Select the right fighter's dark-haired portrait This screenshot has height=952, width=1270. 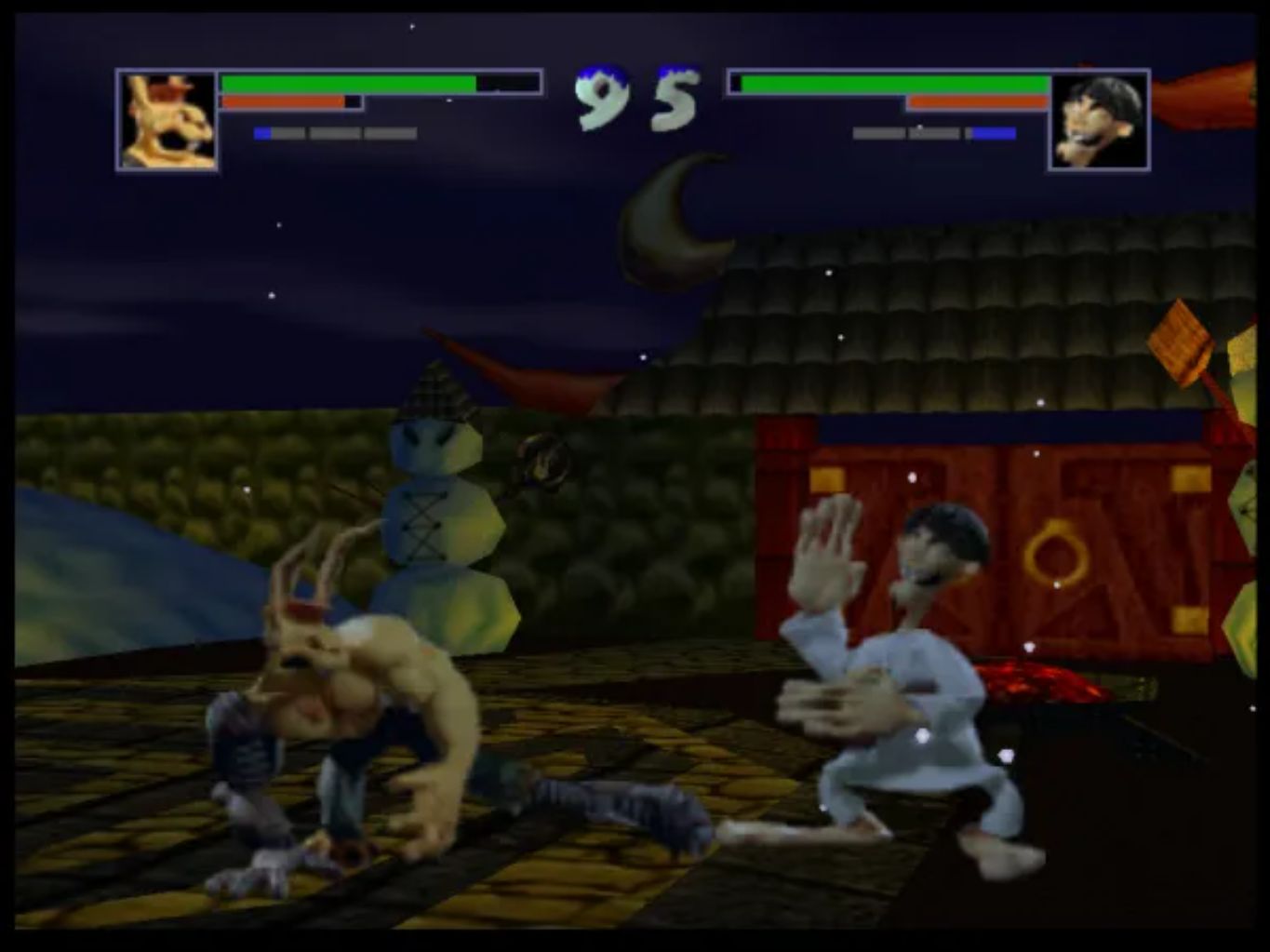click(1101, 121)
